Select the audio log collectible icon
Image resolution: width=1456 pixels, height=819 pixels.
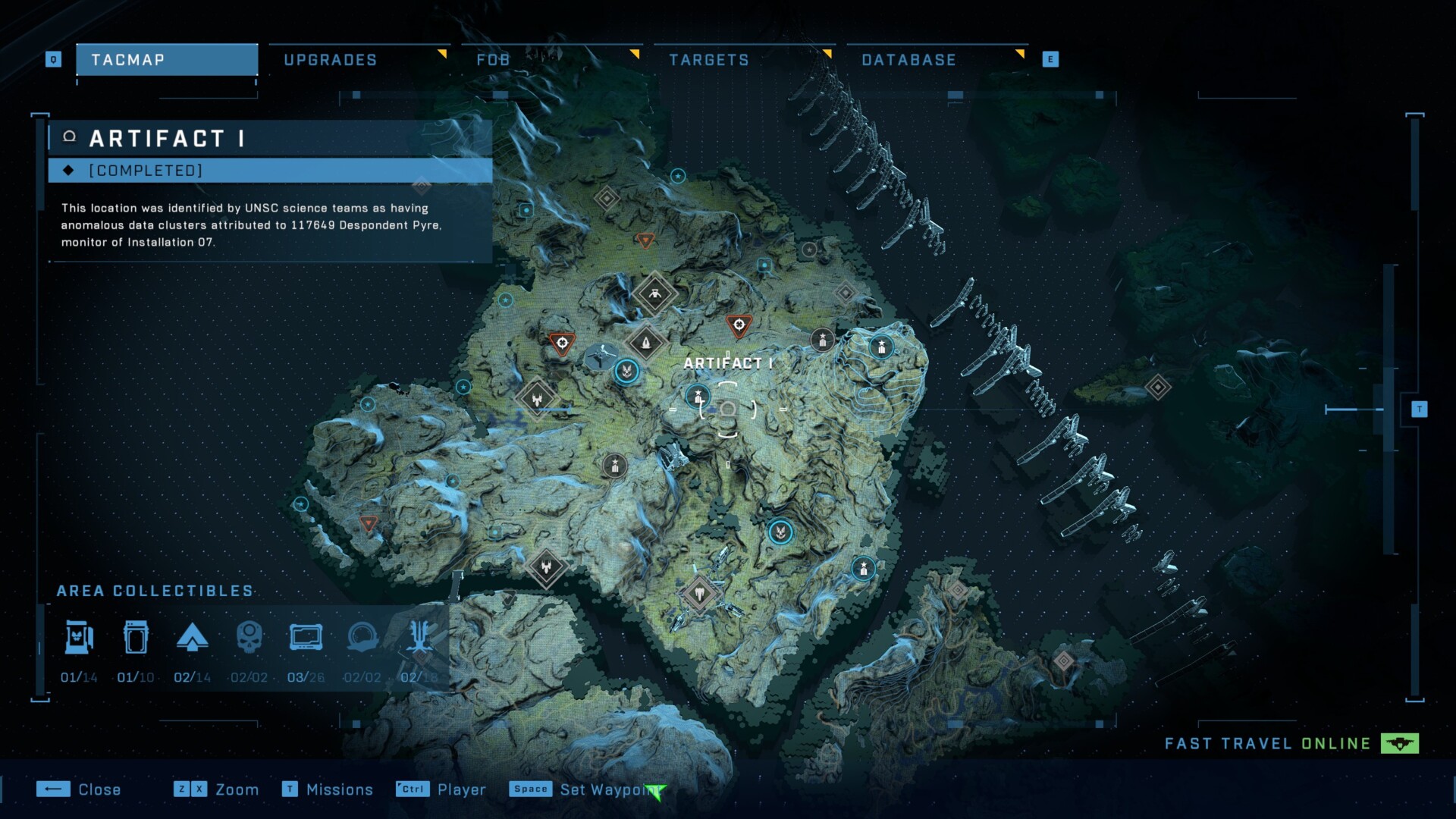coord(306,638)
